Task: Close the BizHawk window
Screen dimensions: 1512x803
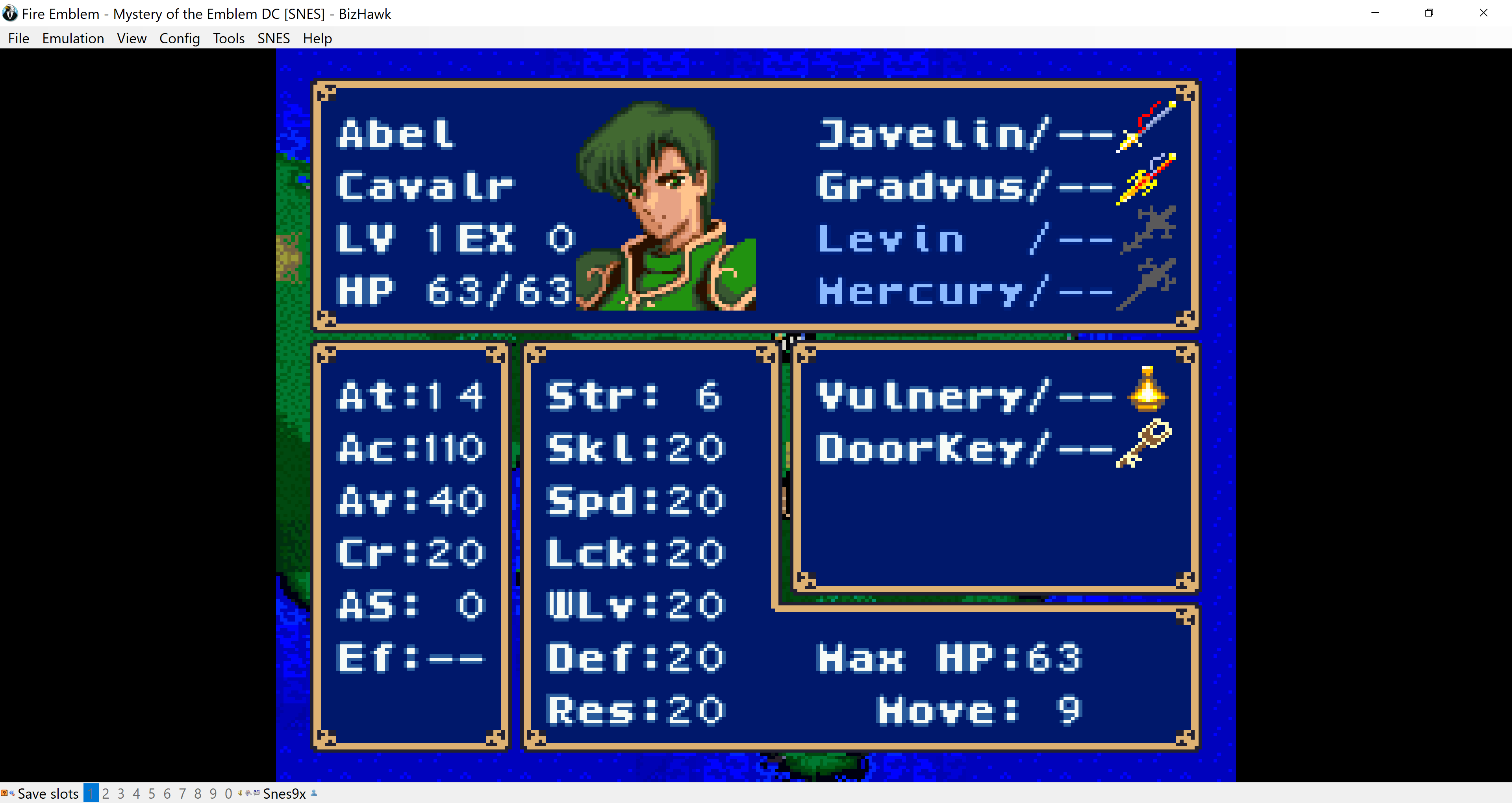Action: pos(1483,13)
